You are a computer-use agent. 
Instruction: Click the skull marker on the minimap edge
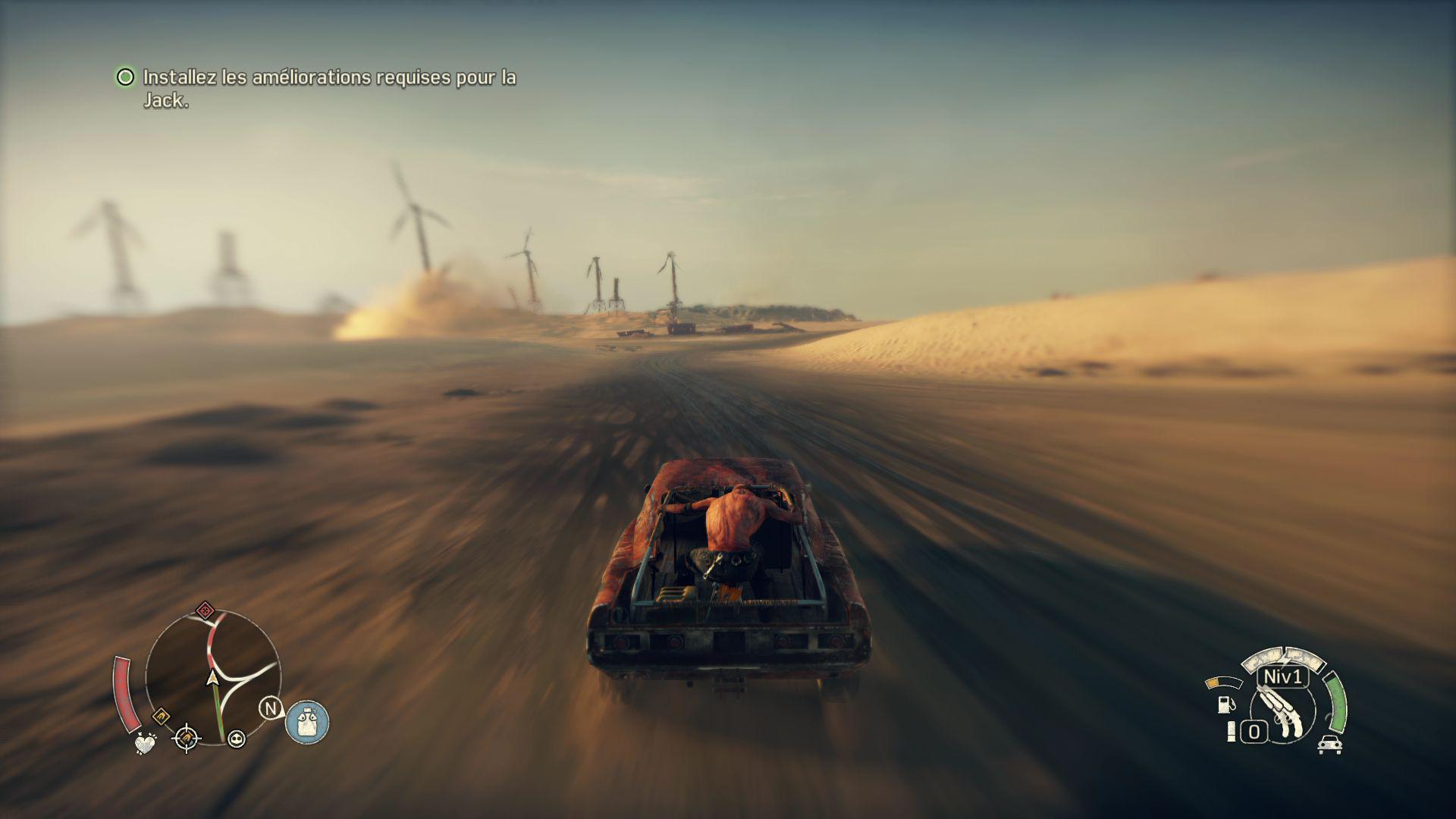pyautogui.click(x=237, y=739)
